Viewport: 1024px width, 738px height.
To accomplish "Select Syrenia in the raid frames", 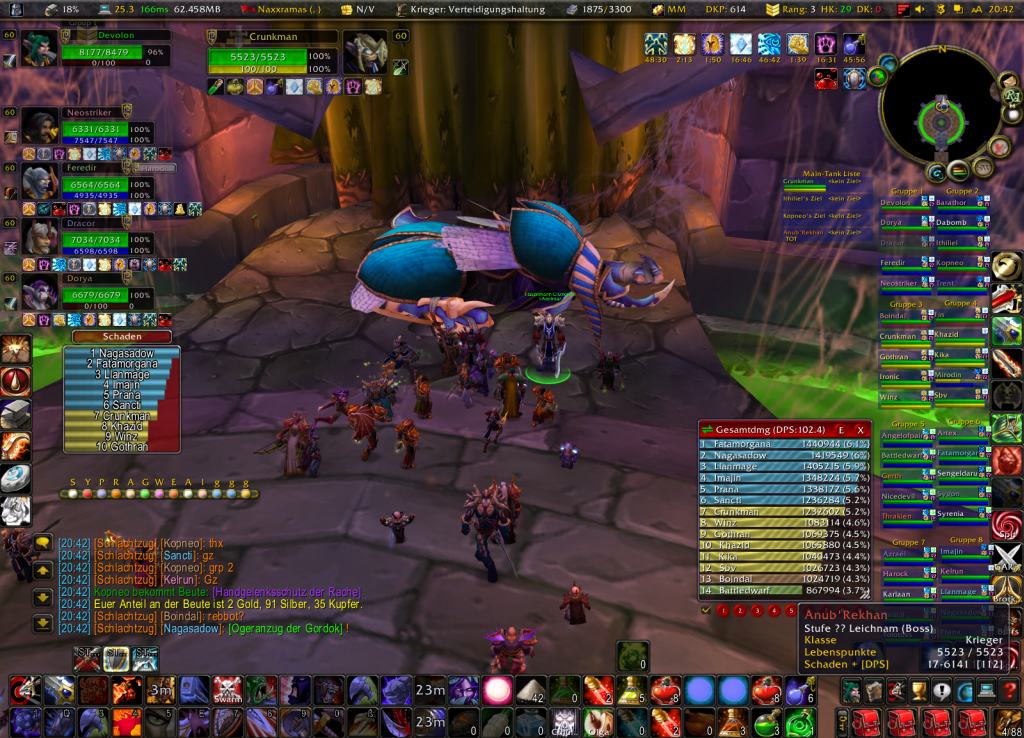I will point(952,514).
